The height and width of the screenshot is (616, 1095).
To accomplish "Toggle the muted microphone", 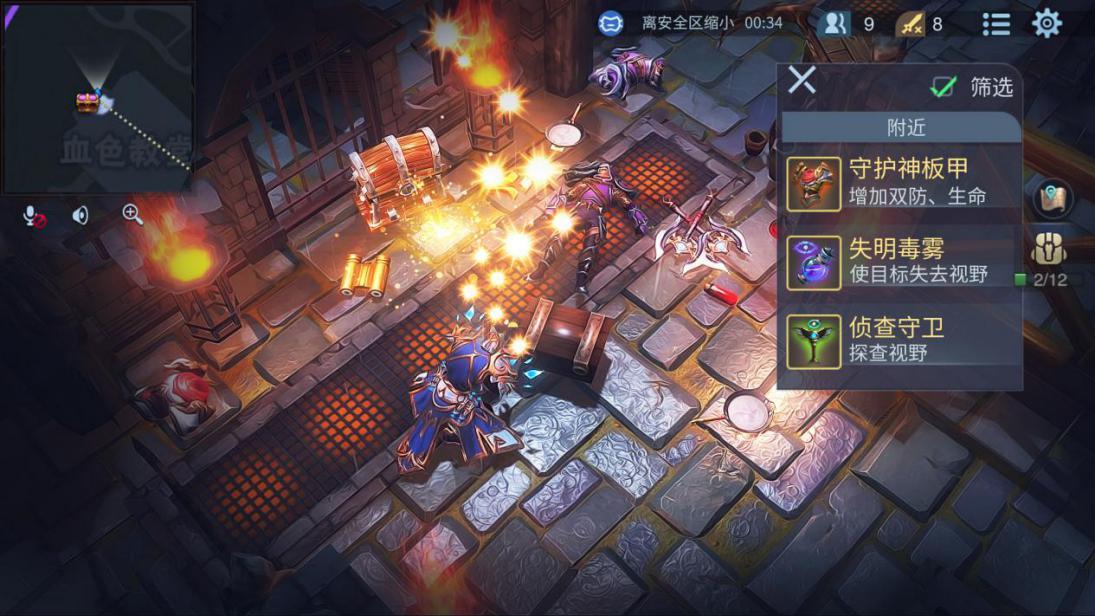I will pos(34,215).
